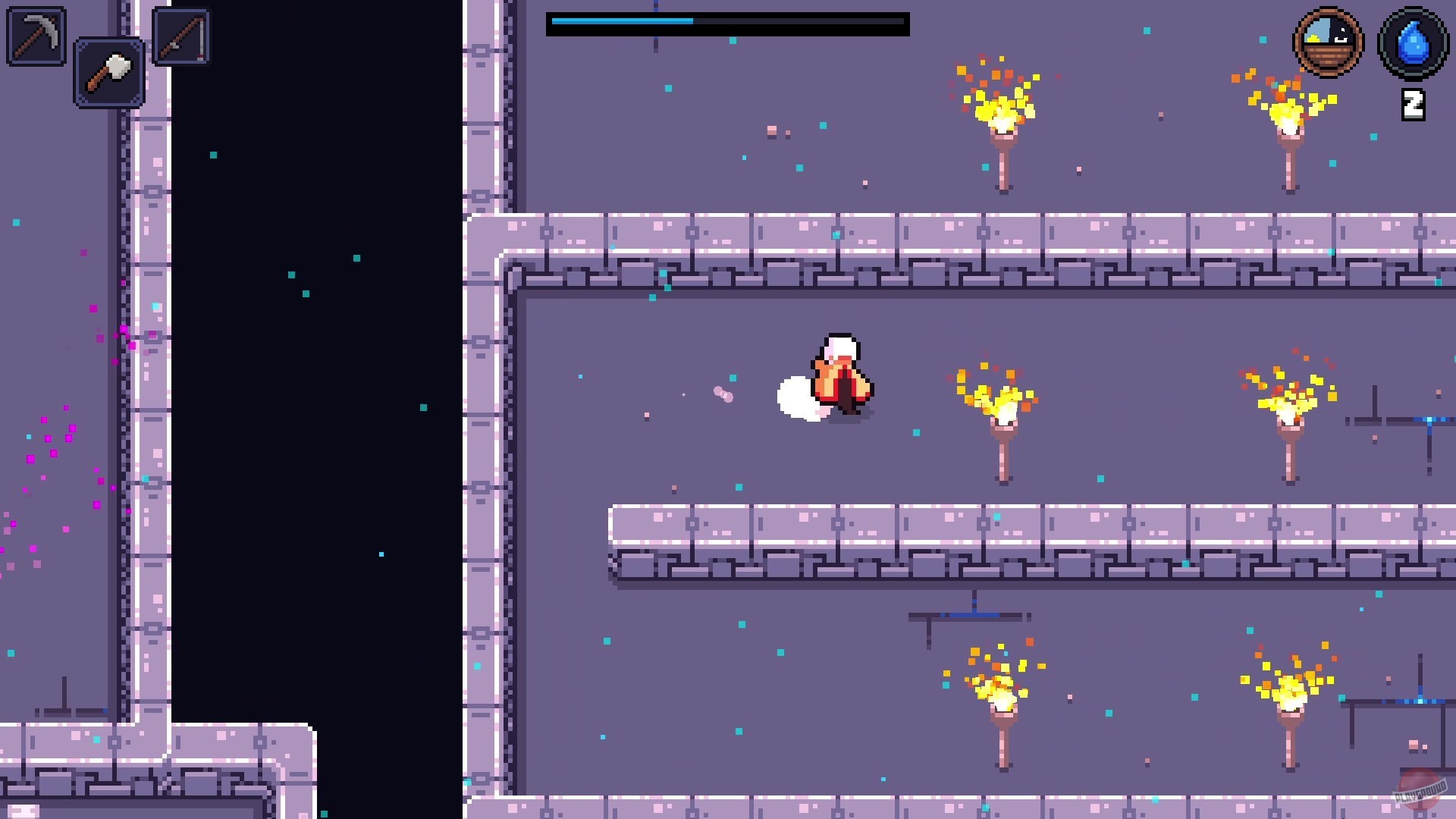The height and width of the screenshot is (819, 1456).
Task: Click the pickaxe icon in the hotbar
Action: [x=35, y=35]
